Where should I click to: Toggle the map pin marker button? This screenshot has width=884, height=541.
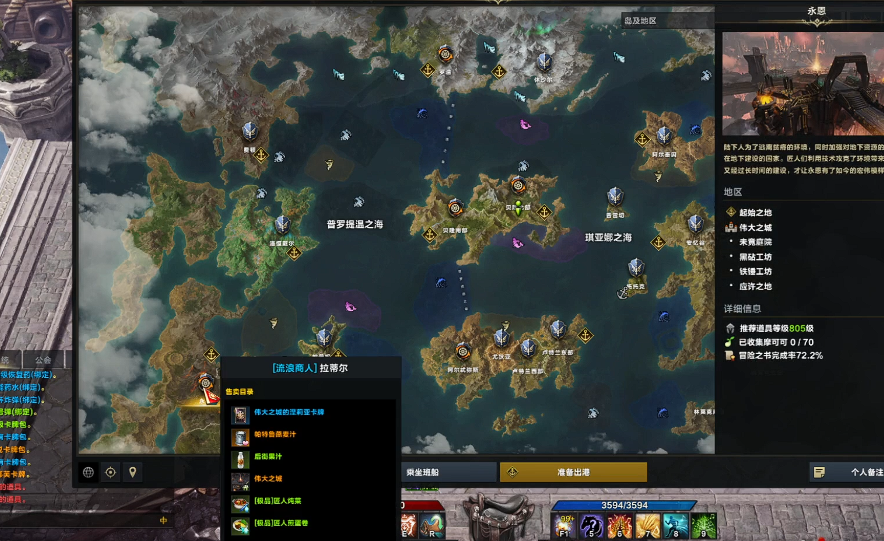[x=132, y=472]
